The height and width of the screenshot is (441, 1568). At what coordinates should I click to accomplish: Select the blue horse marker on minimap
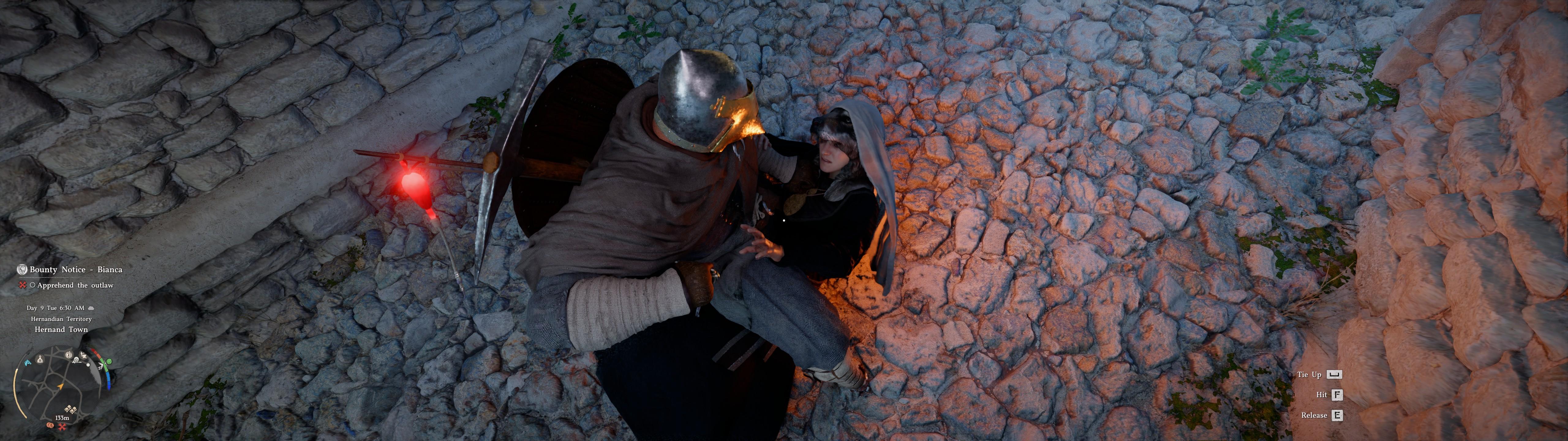pyautogui.click(x=27, y=362)
